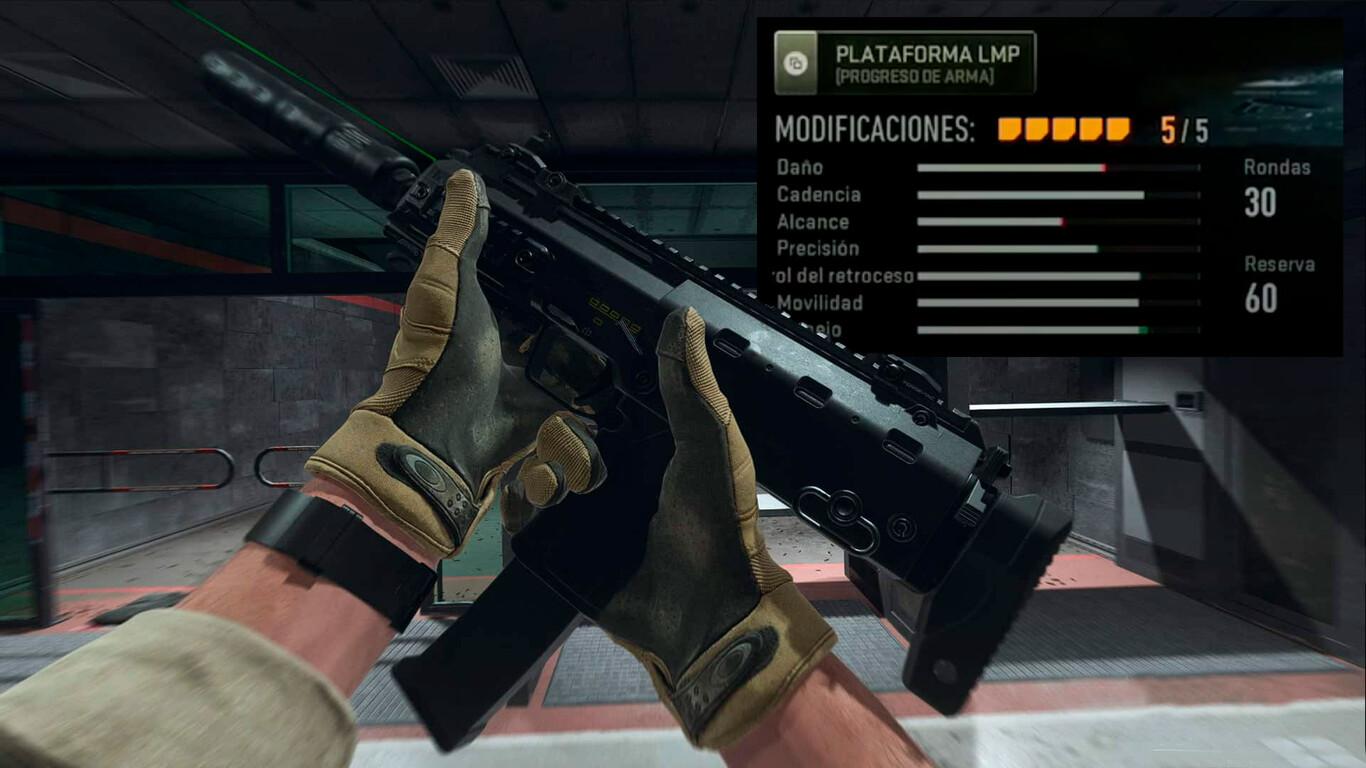Expand the MODIFICACIONES section
Screen dimensions: 1366x768
point(875,129)
